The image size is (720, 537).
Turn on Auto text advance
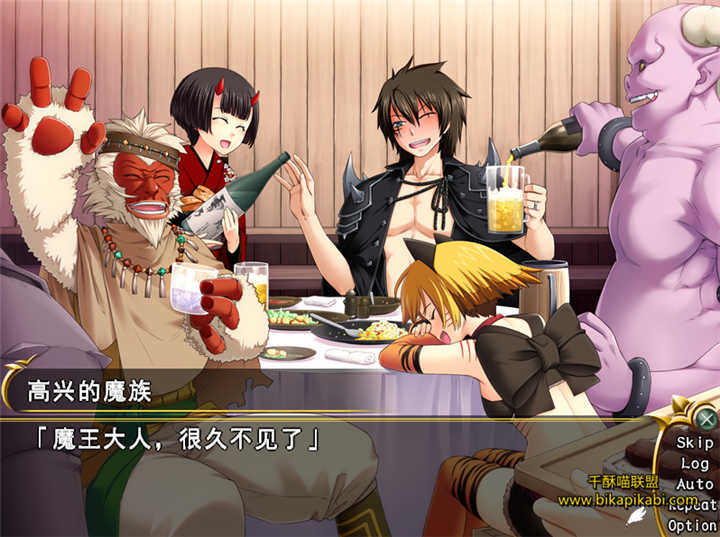[694, 484]
